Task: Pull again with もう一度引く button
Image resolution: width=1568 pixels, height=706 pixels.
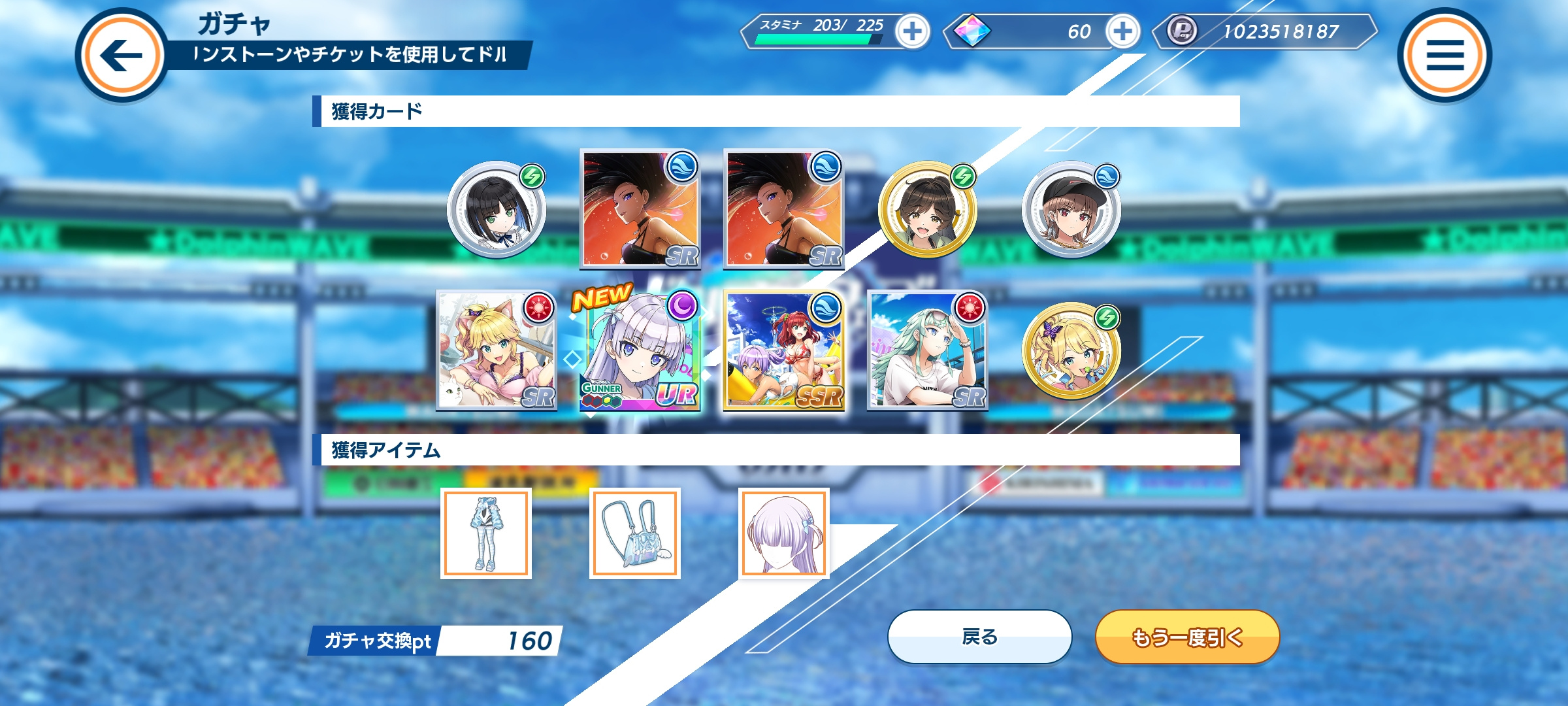Action: point(1187,637)
